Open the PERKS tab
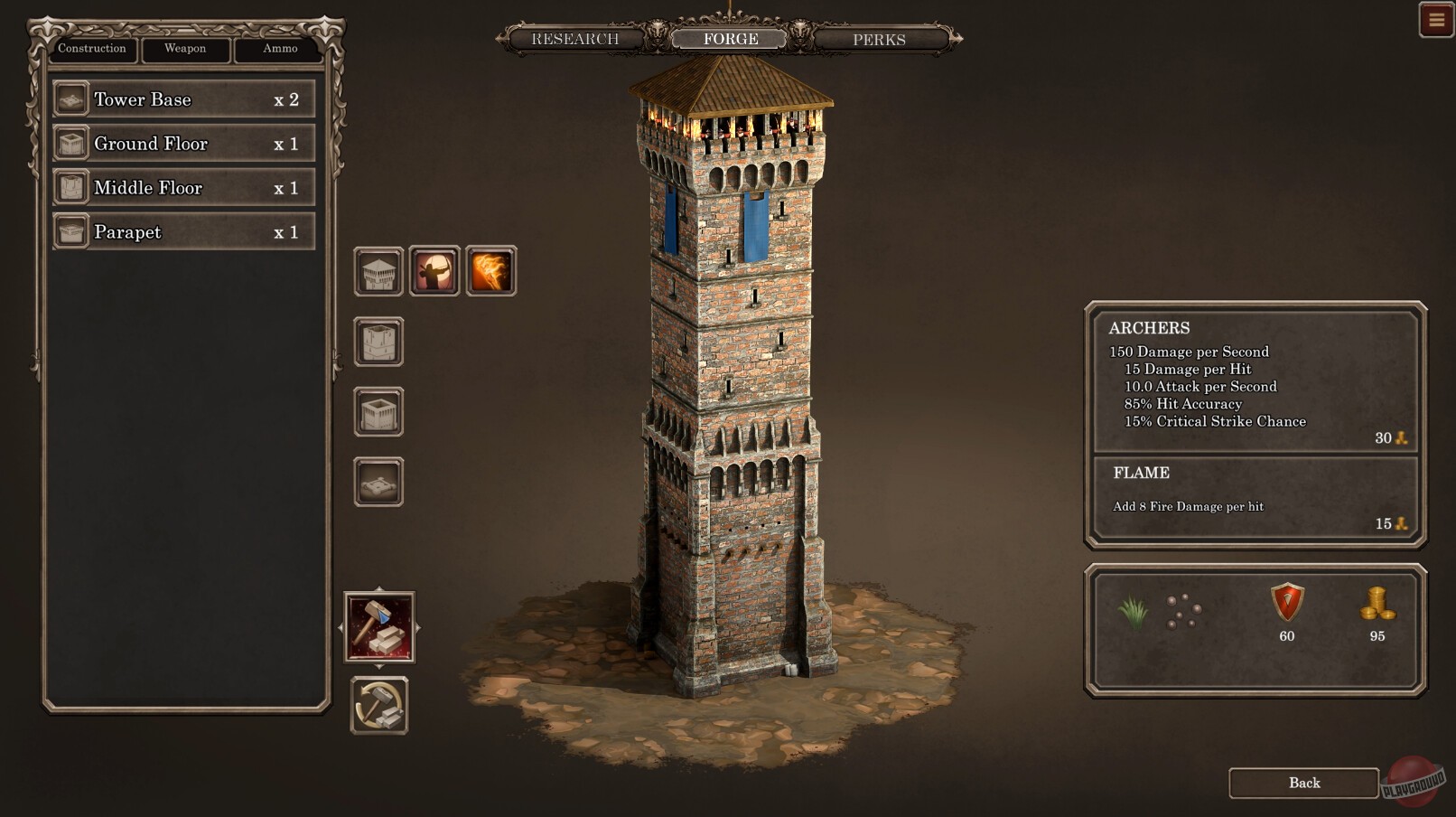This screenshot has width=1456, height=817. [x=875, y=39]
